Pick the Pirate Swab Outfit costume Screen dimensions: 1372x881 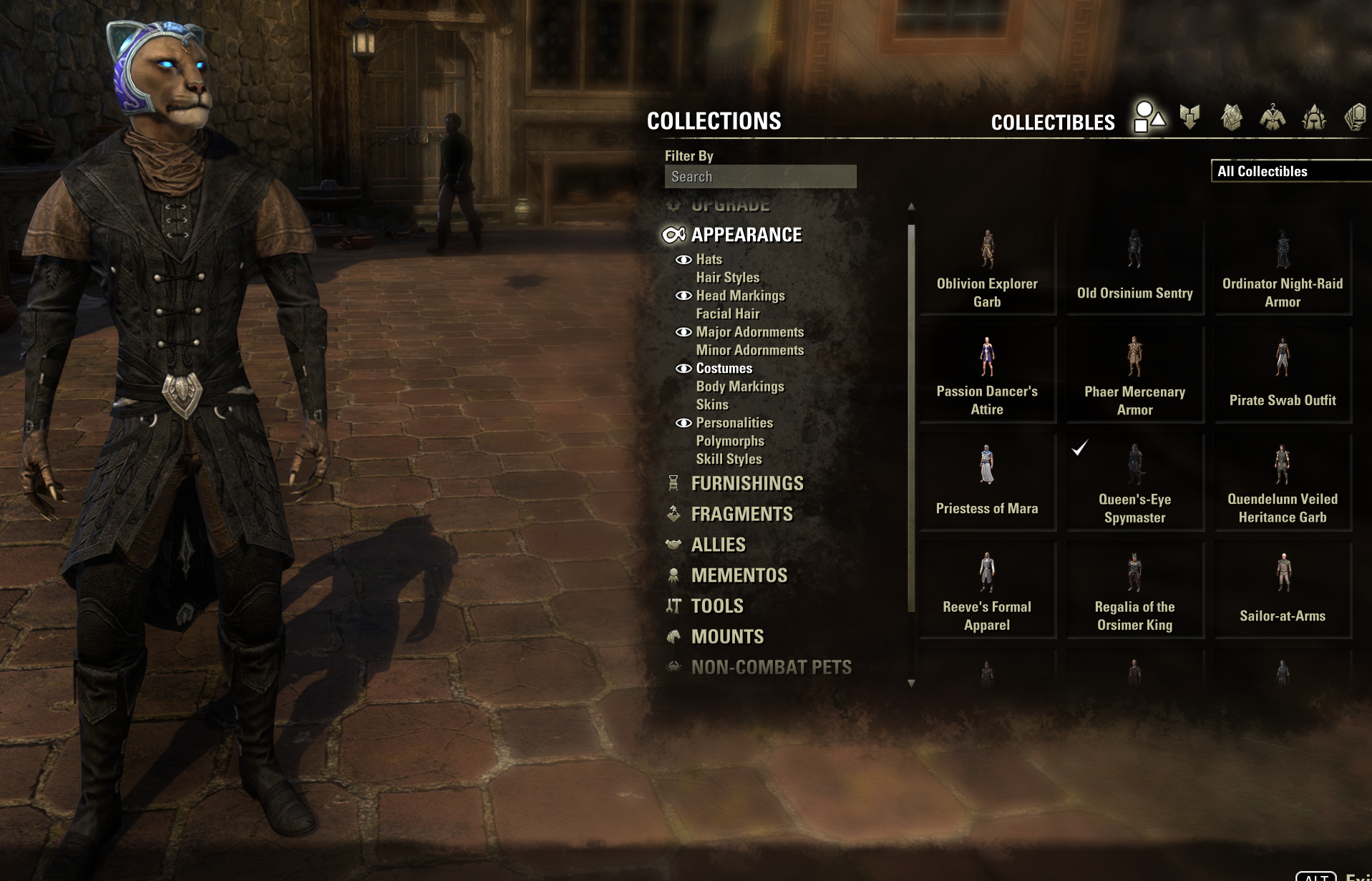[x=1282, y=375]
